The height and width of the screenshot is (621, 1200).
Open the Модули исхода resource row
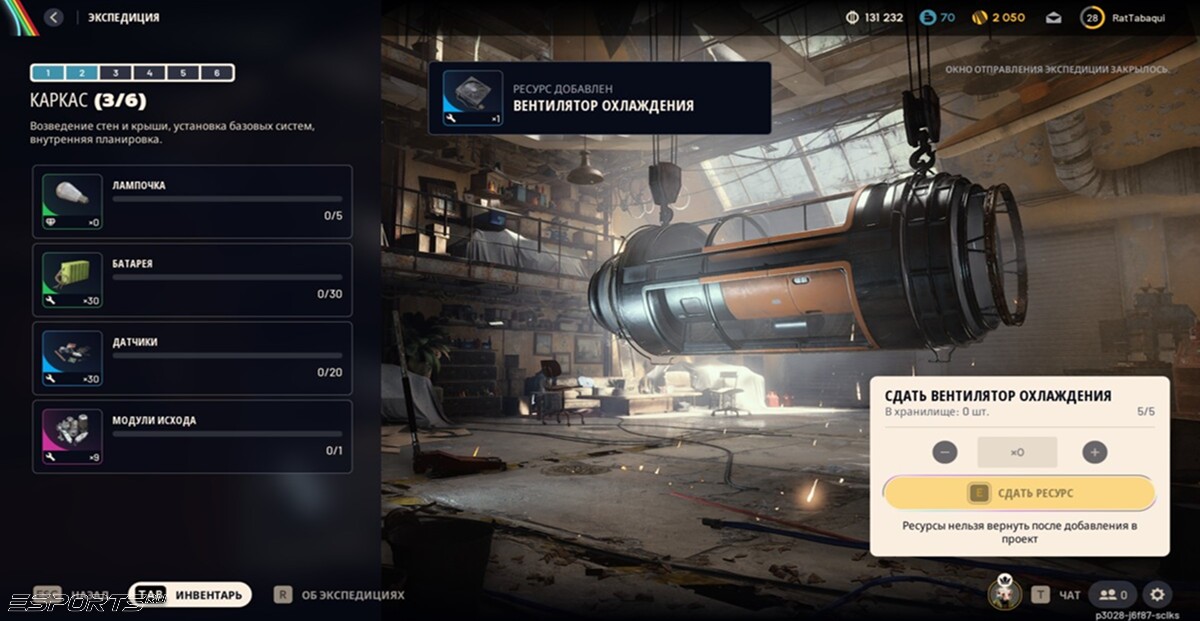pyautogui.click(x=192, y=436)
